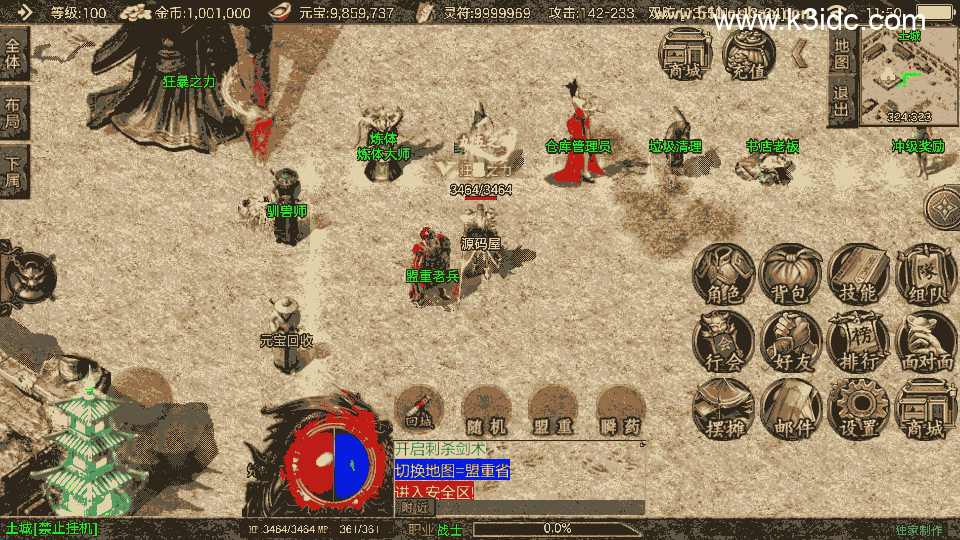Screen dimensions: 960x540
Task: Open the 背包 backpack
Action: coord(791,276)
